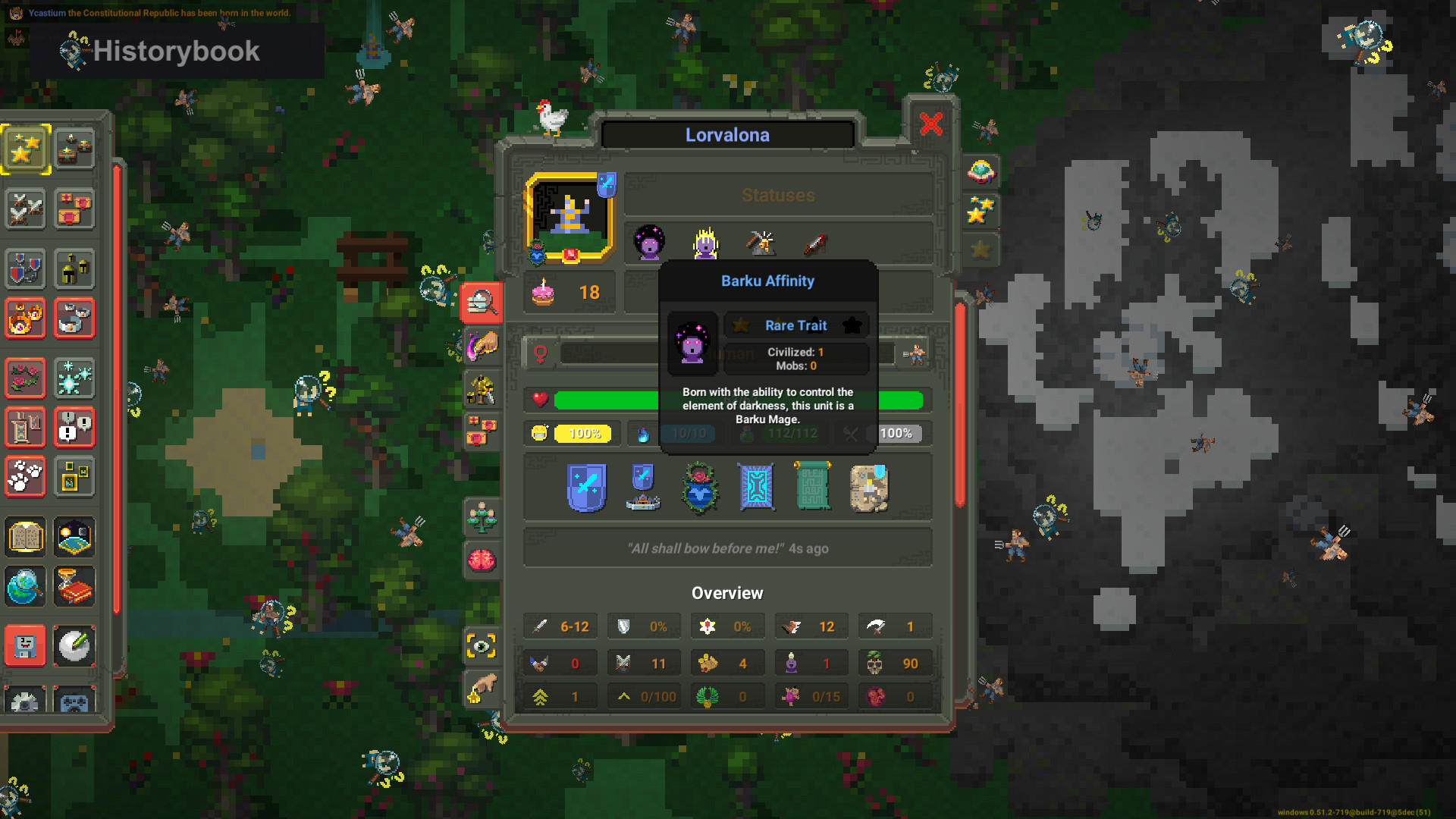Open the white paw prints icon

(x=25, y=476)
